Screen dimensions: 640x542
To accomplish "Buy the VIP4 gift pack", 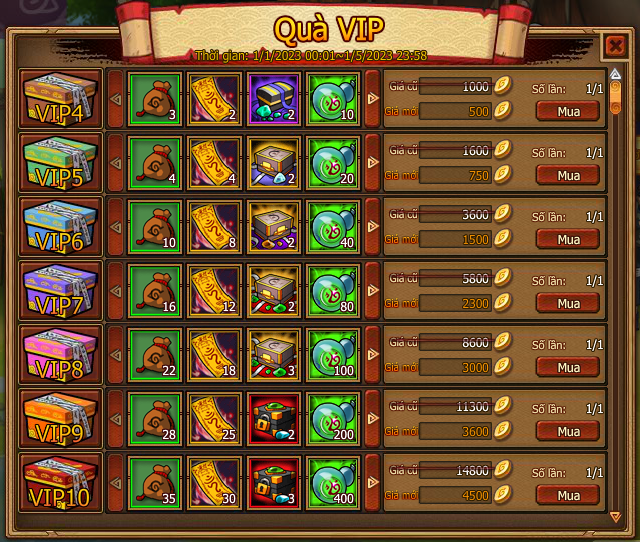I will click(x=568, y=111).
